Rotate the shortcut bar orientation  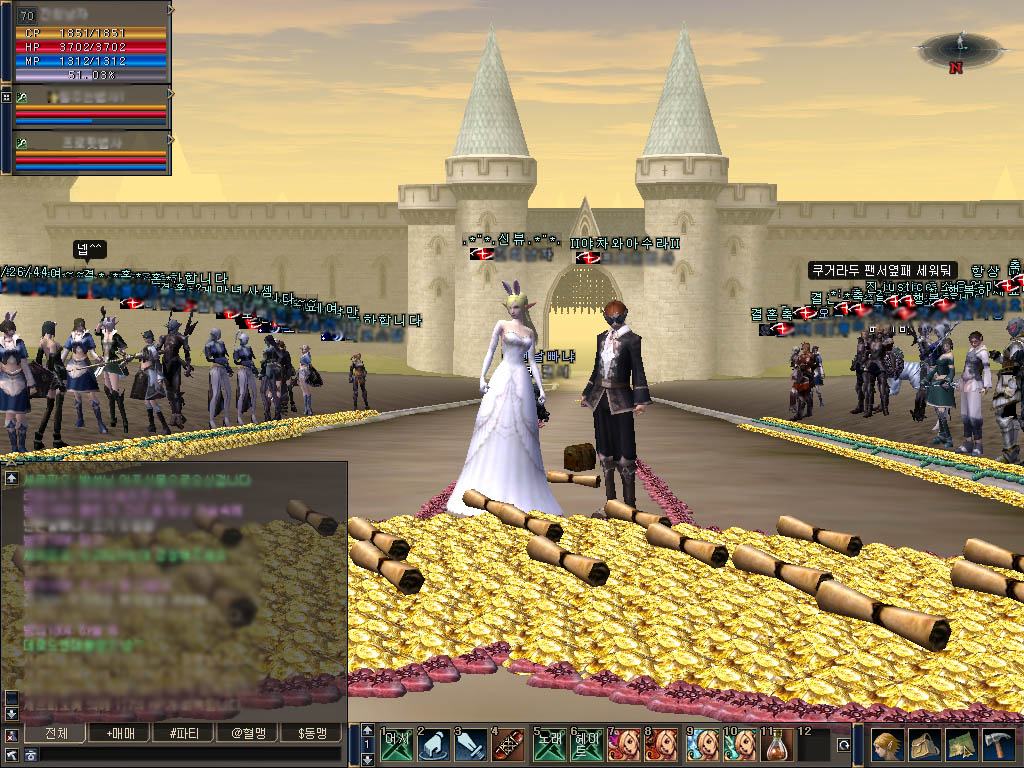tap(844, 746)
